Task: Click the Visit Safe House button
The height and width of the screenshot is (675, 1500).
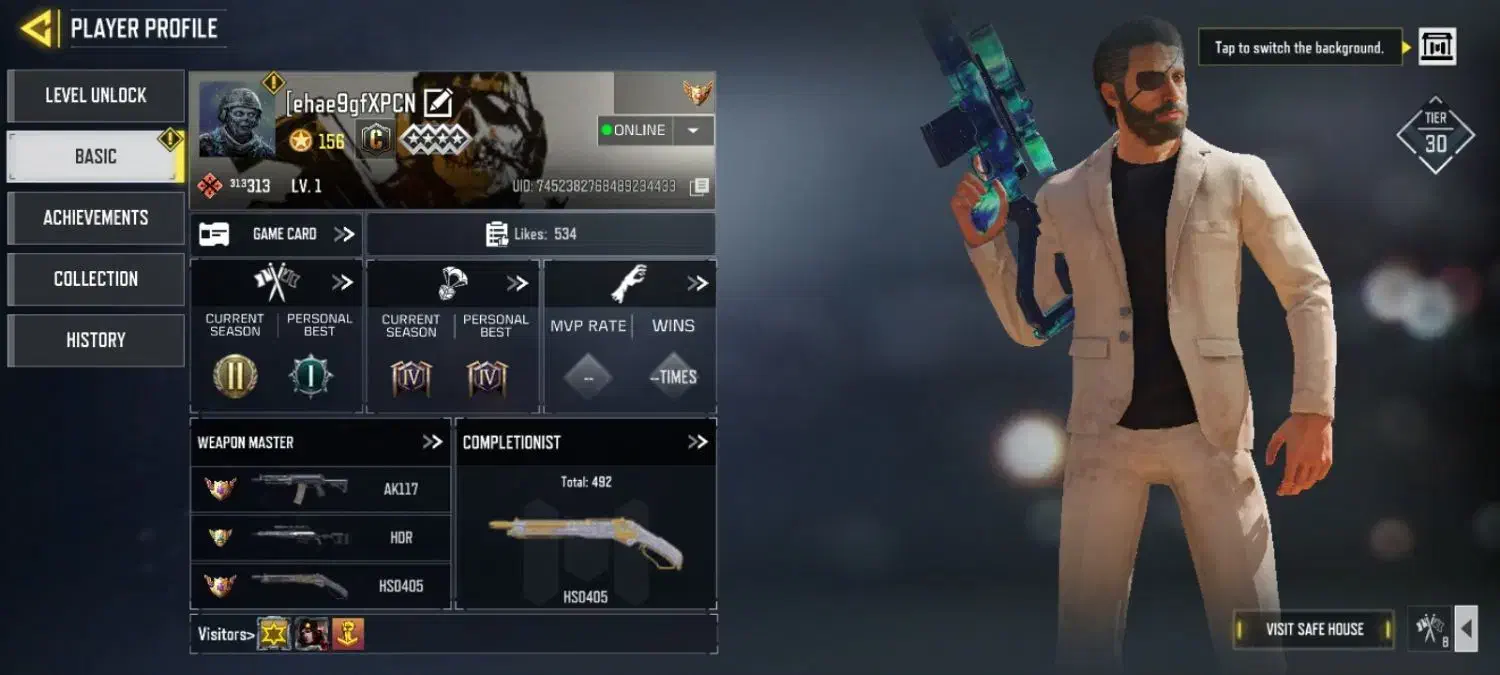Action: pyautogui.click(x=1314, y=629)
